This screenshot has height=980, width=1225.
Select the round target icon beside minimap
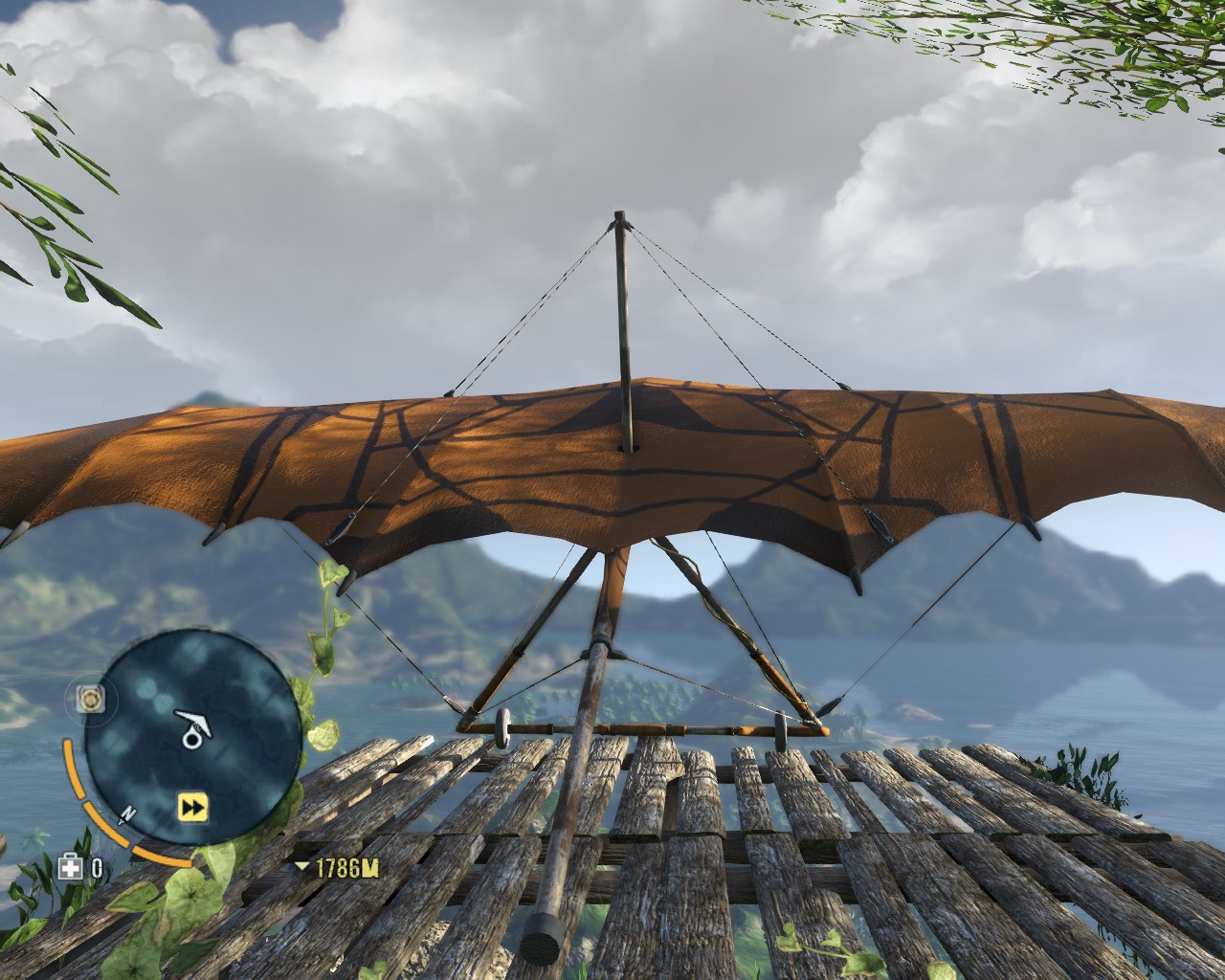tap(92, 700)
